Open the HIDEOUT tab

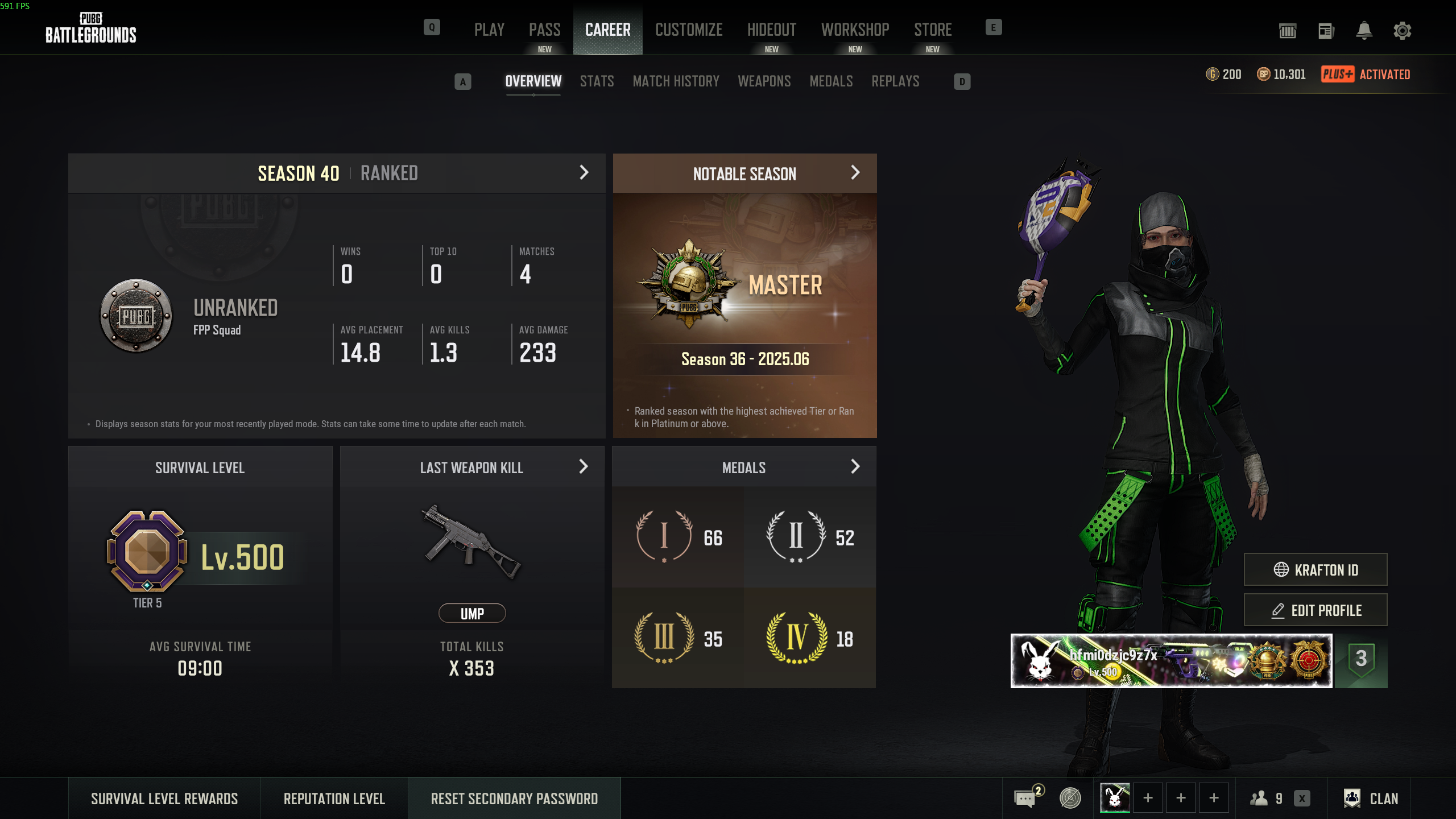(771, 30)
